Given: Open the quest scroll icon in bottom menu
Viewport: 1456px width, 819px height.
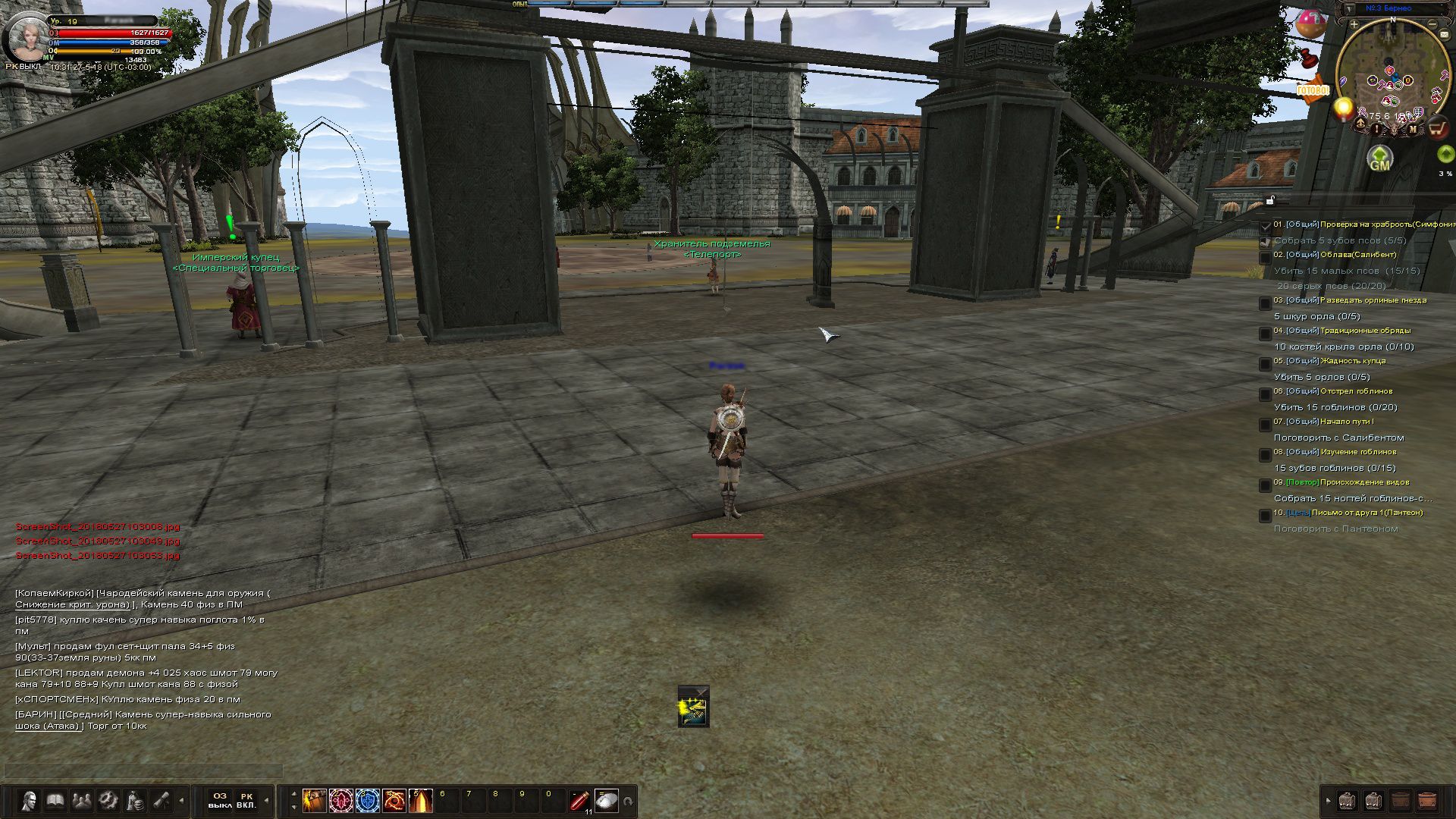Looking at the screenshot, I should click(159, 801).
